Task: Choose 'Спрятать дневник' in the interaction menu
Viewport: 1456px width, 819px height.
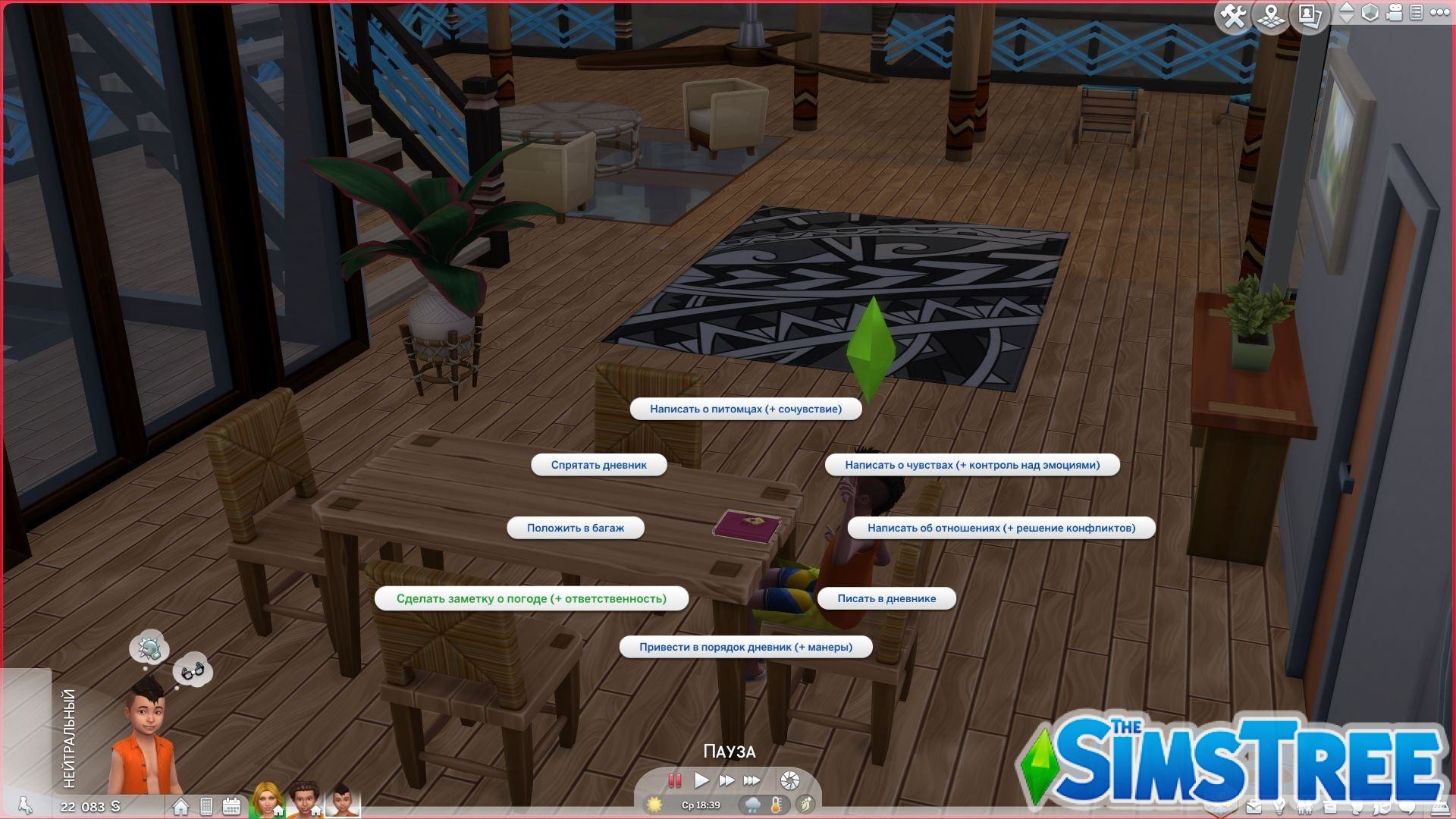Action: pyautogui.click(x=599, y=465)
